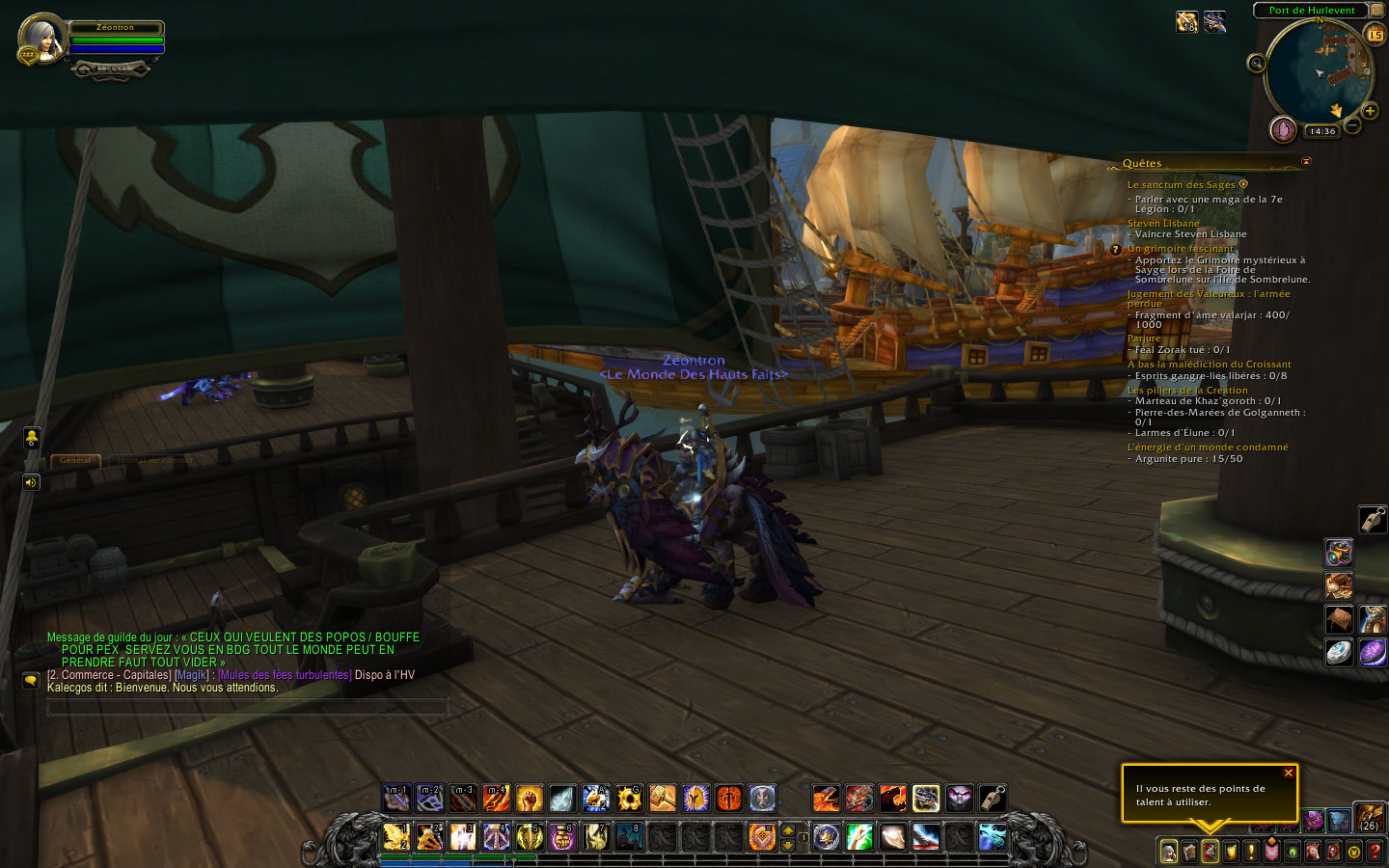Open the character info micro button
This screenshot has height=868, width=1389.
click(1168, 852)
